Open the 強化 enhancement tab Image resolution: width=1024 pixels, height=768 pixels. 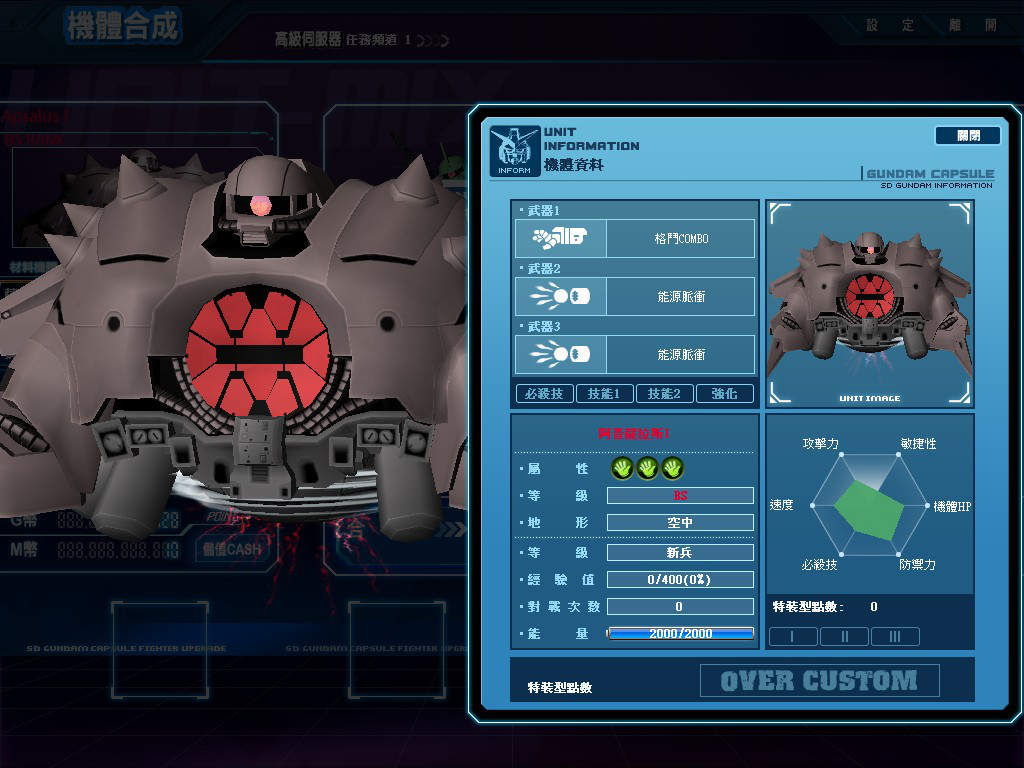point(724,394)
